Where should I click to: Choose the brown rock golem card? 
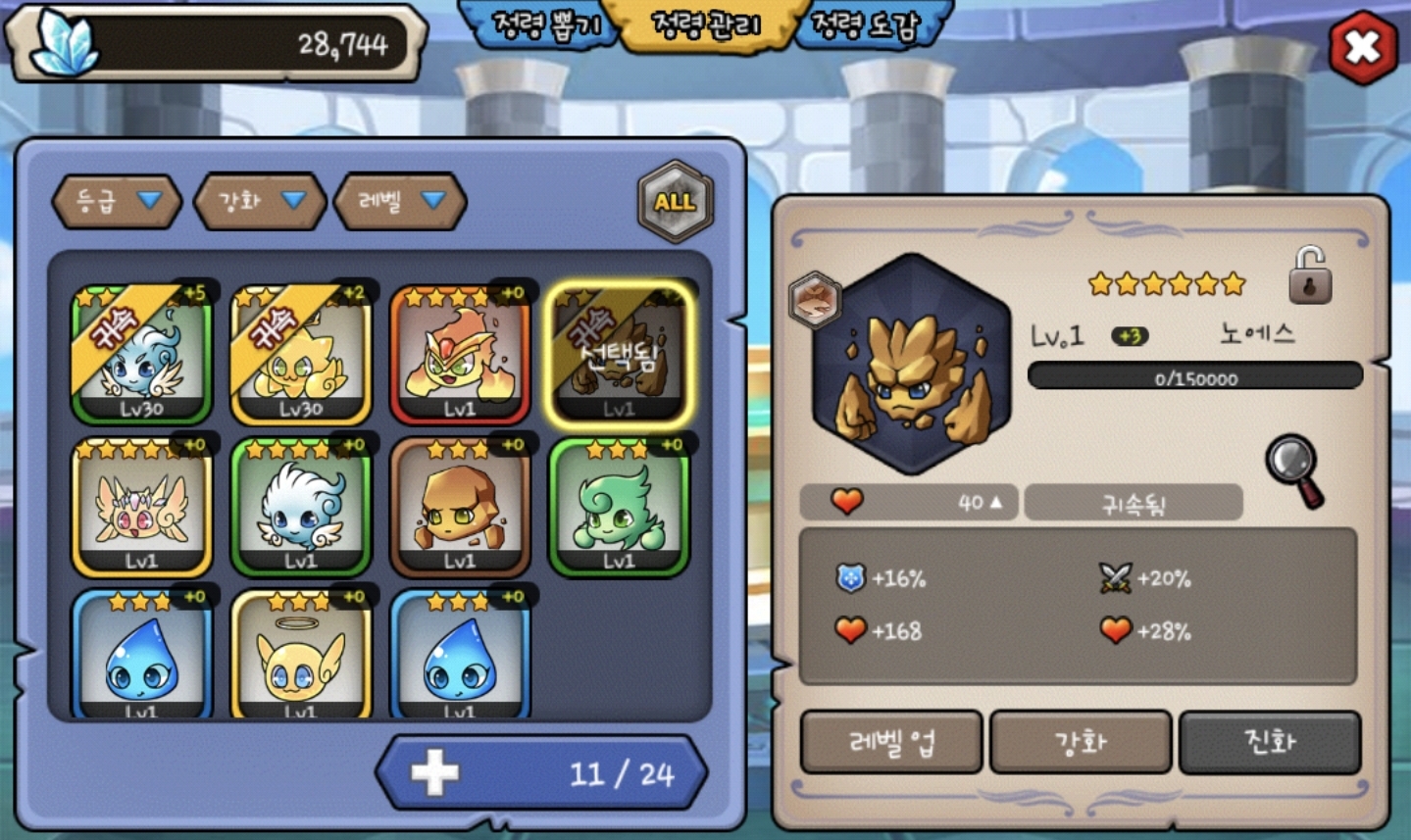point(460,507)
